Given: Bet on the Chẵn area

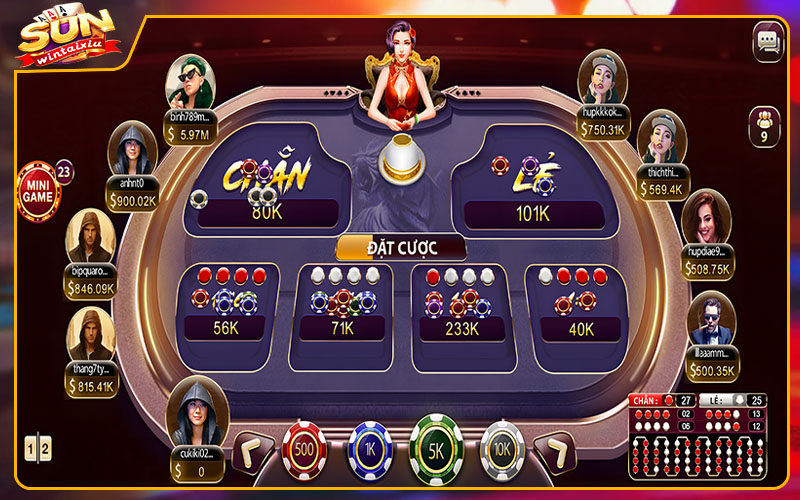Looking at the screenshot, I should pos(268,183).
